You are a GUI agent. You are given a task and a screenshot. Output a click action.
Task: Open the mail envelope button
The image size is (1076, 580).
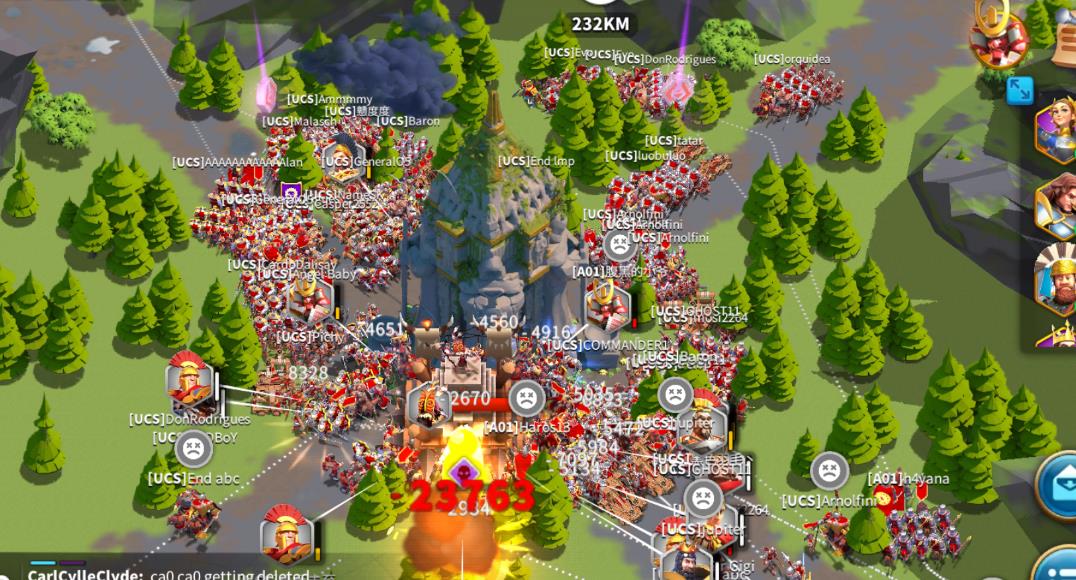pyautogui.click(x=1059, y=486)
